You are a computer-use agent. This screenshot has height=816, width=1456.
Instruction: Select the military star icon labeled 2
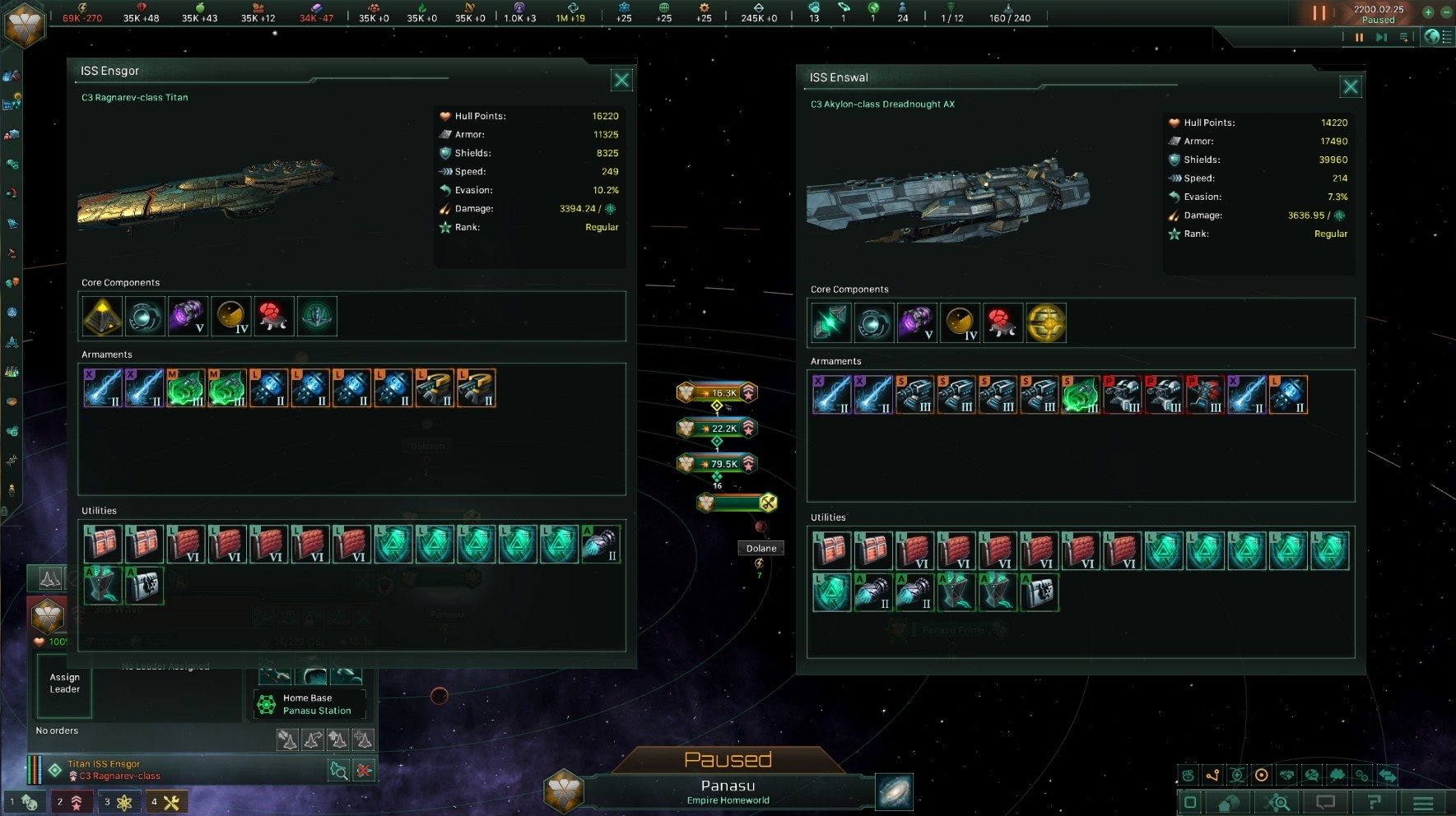(72, 802)
